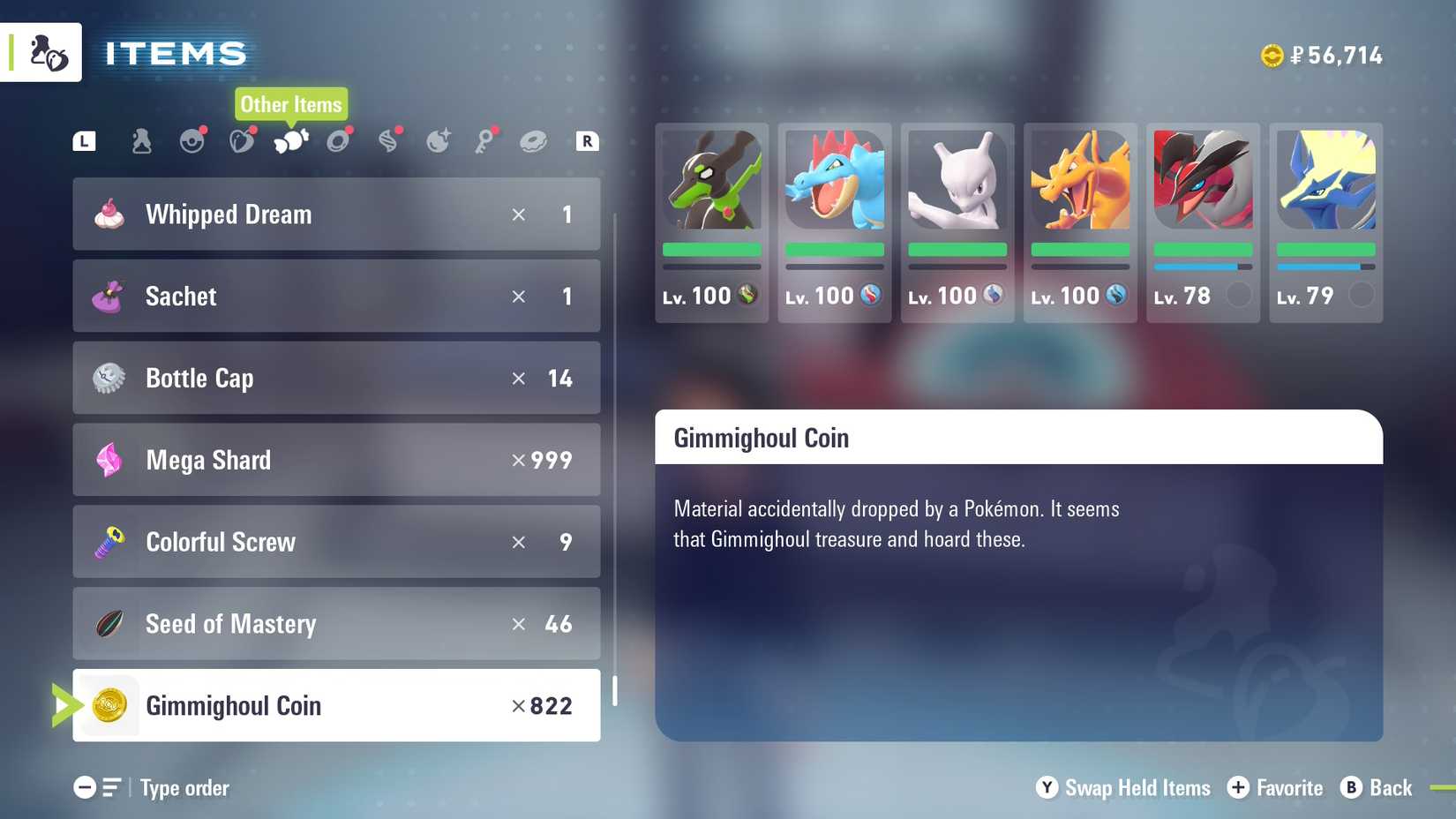Click Zeraora's green health bar
Screen dimensions: 1456x819
tap(712, 251)
